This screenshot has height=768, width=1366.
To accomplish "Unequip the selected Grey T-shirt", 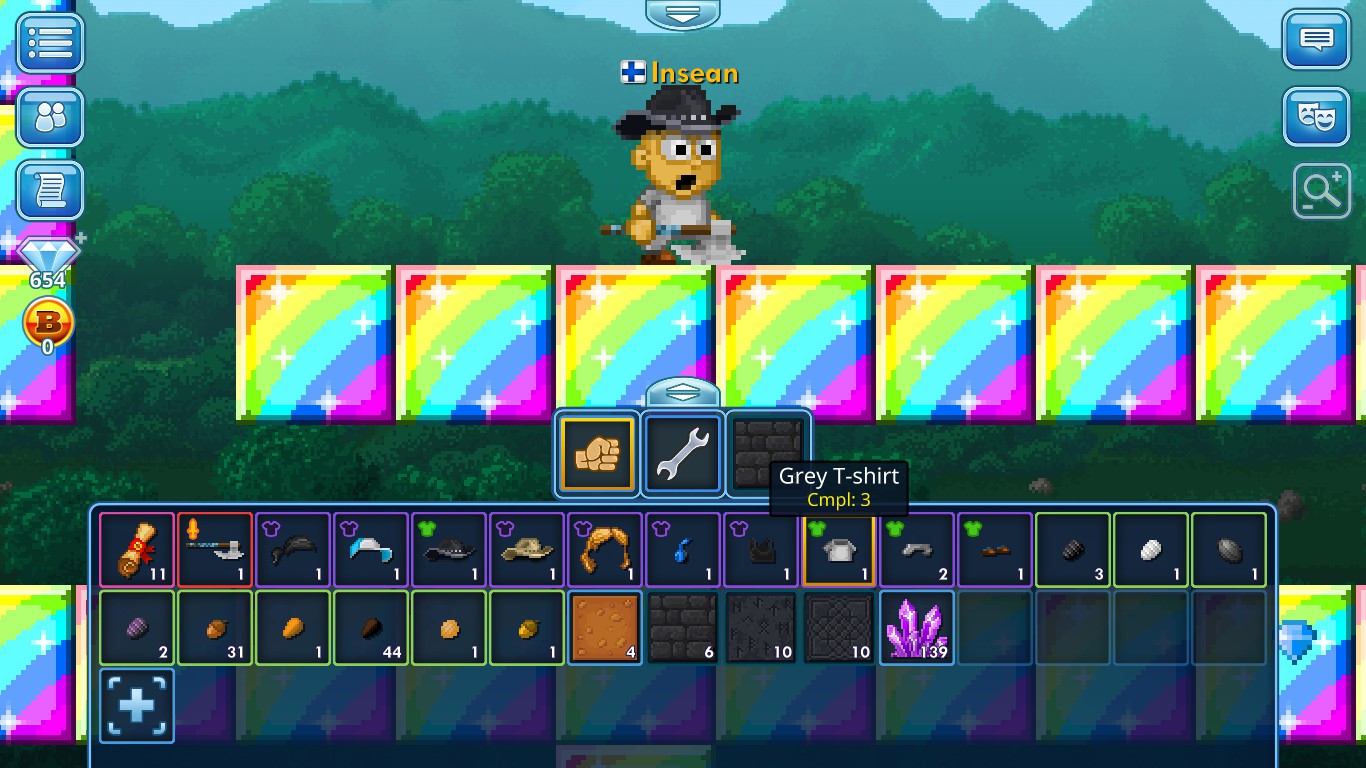I will coord(839,549).
